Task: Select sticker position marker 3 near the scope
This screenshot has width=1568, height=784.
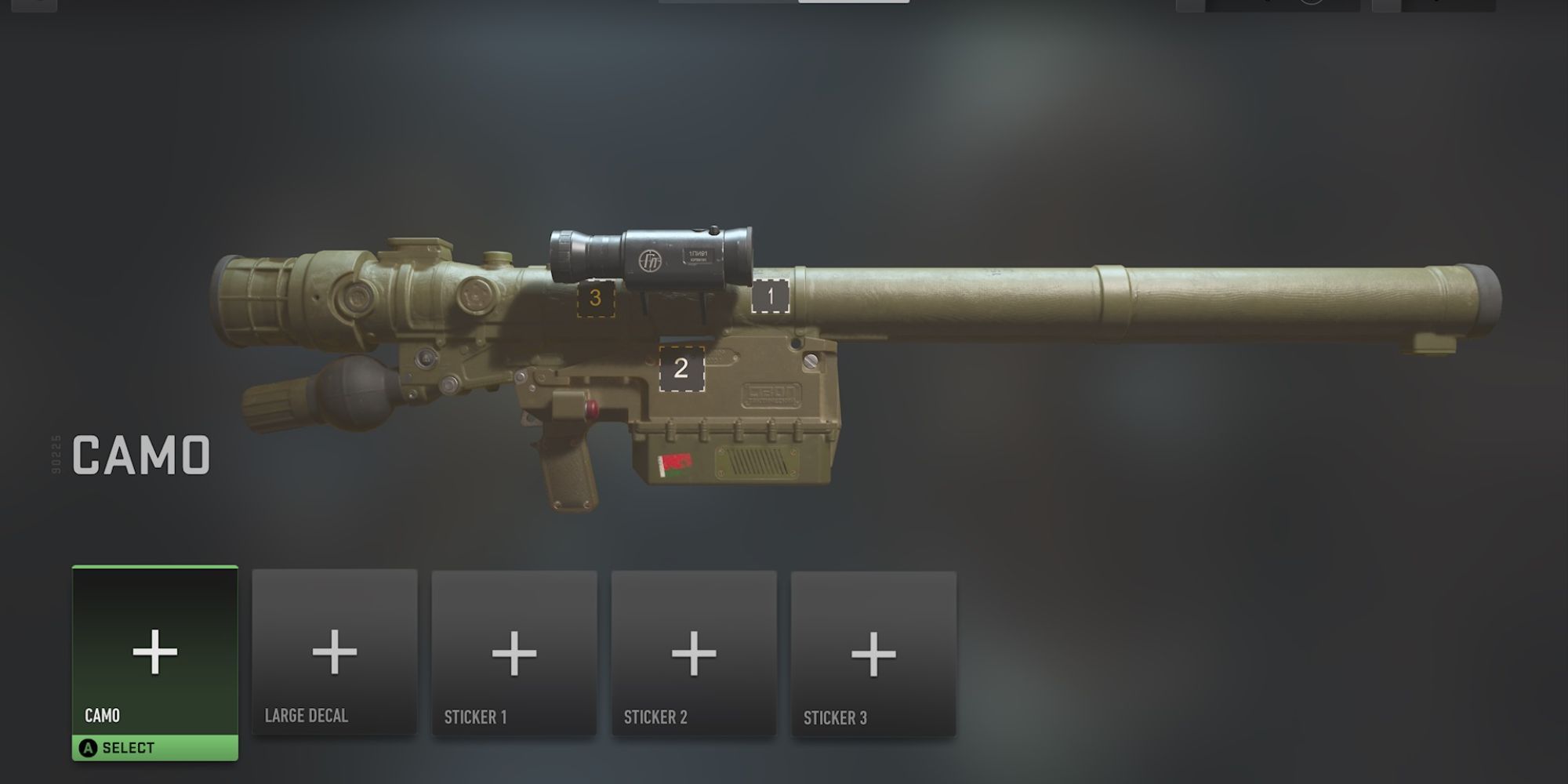Action: coord(594,298)
